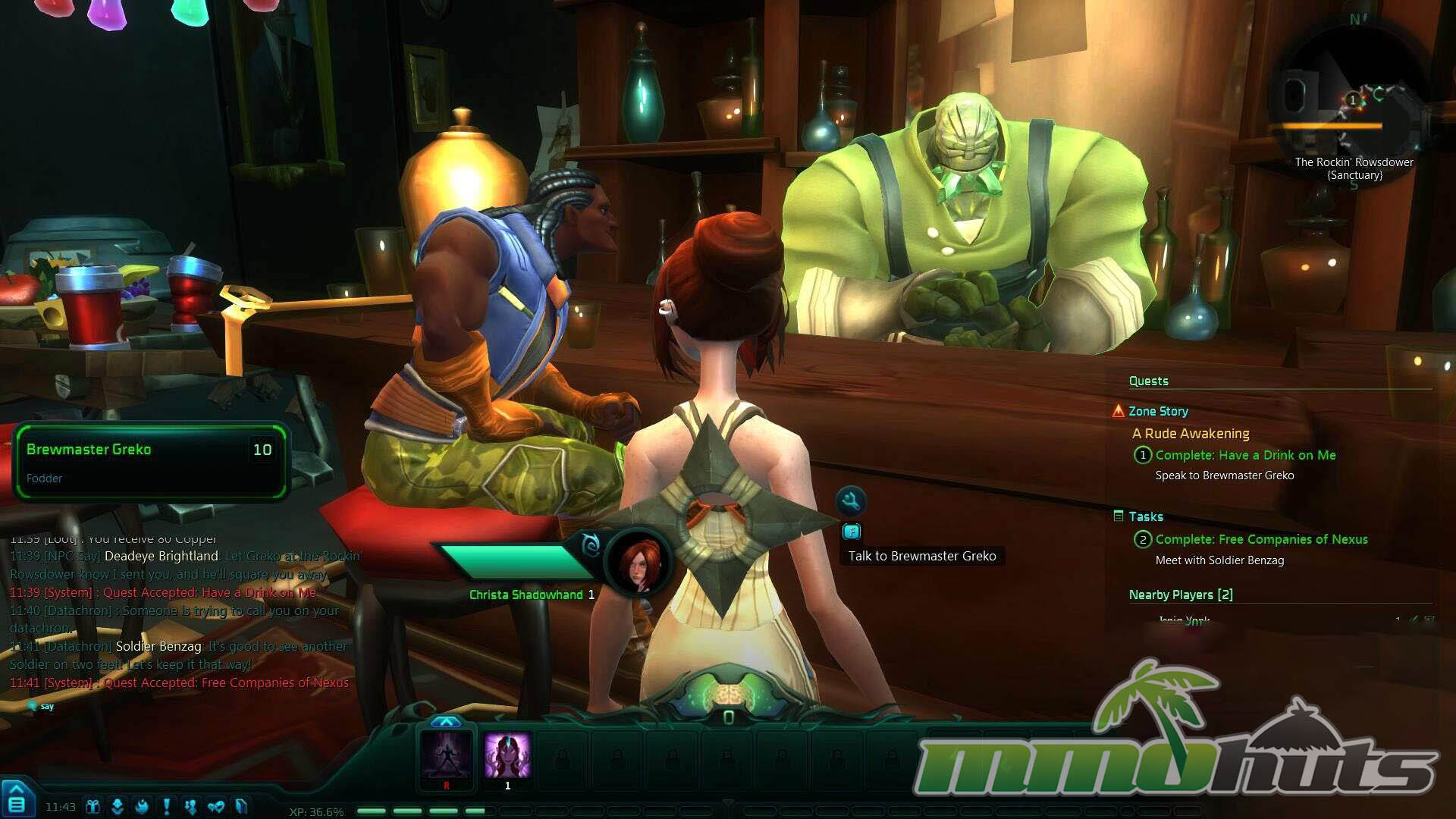Viewport: 1456px width, 819px height.
Task: Select the Free Companies of Nexus task
Action: (x=1261, y=539)
